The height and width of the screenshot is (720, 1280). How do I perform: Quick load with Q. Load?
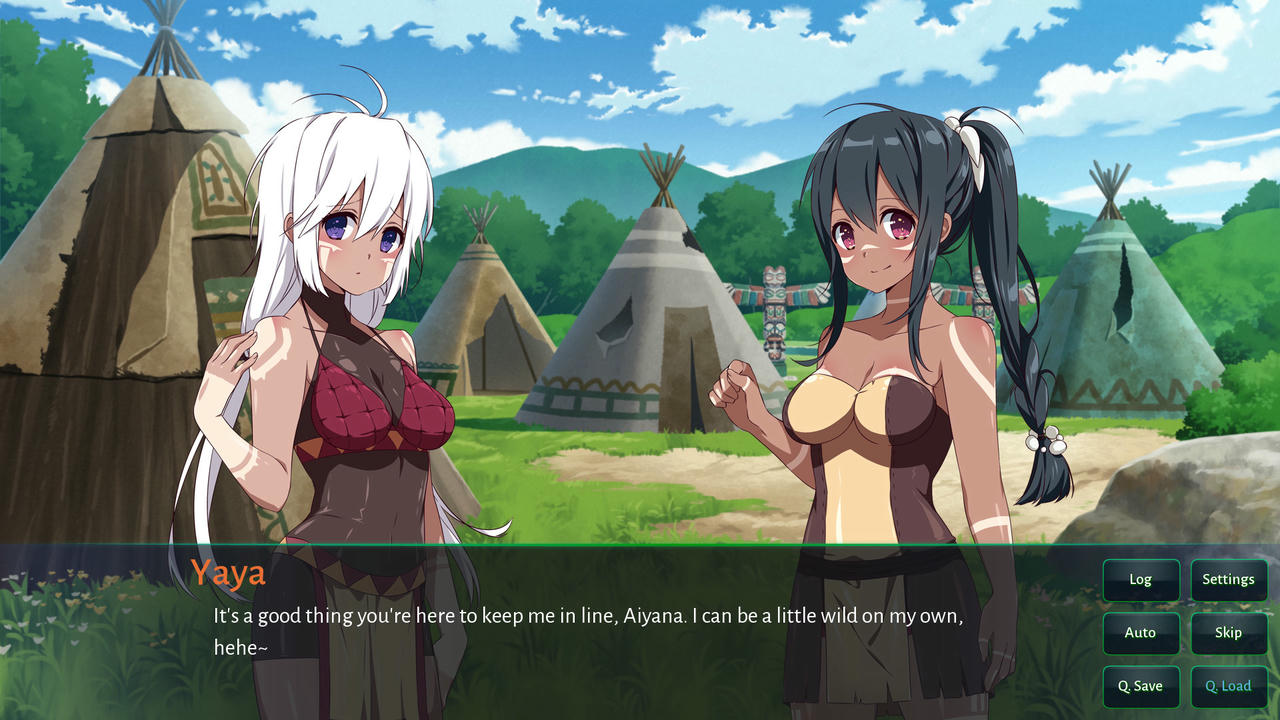pos(1228,686)
